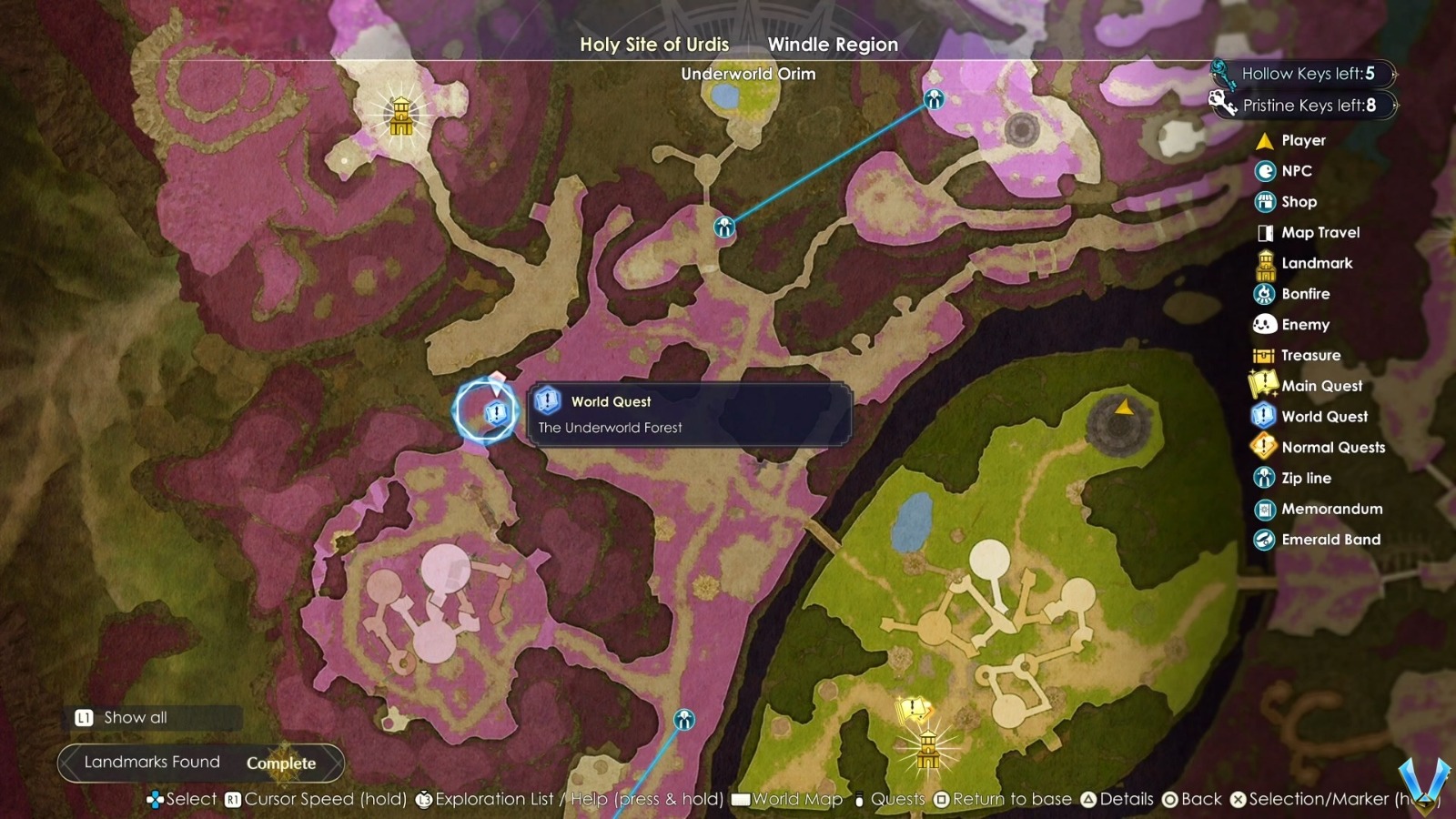Image resolution: width=1456 pixels, height=819 pixels.
Task: Select the yellow Main Quest map marker
Action: (x=913, y=709)
